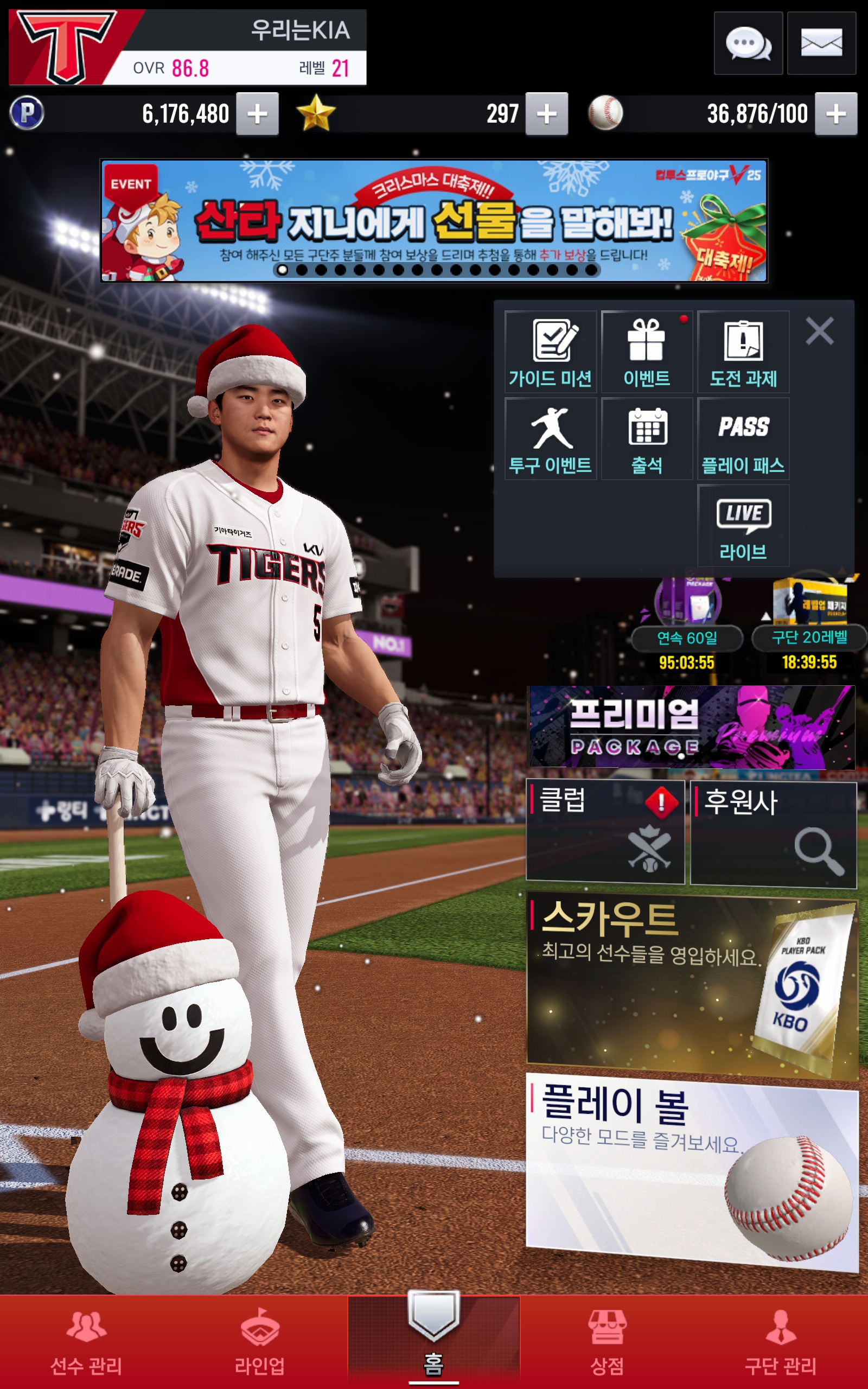This screenshot has height=1389, width=868.
Task: Open the 클럽 club panel
Action: point(605,831)
